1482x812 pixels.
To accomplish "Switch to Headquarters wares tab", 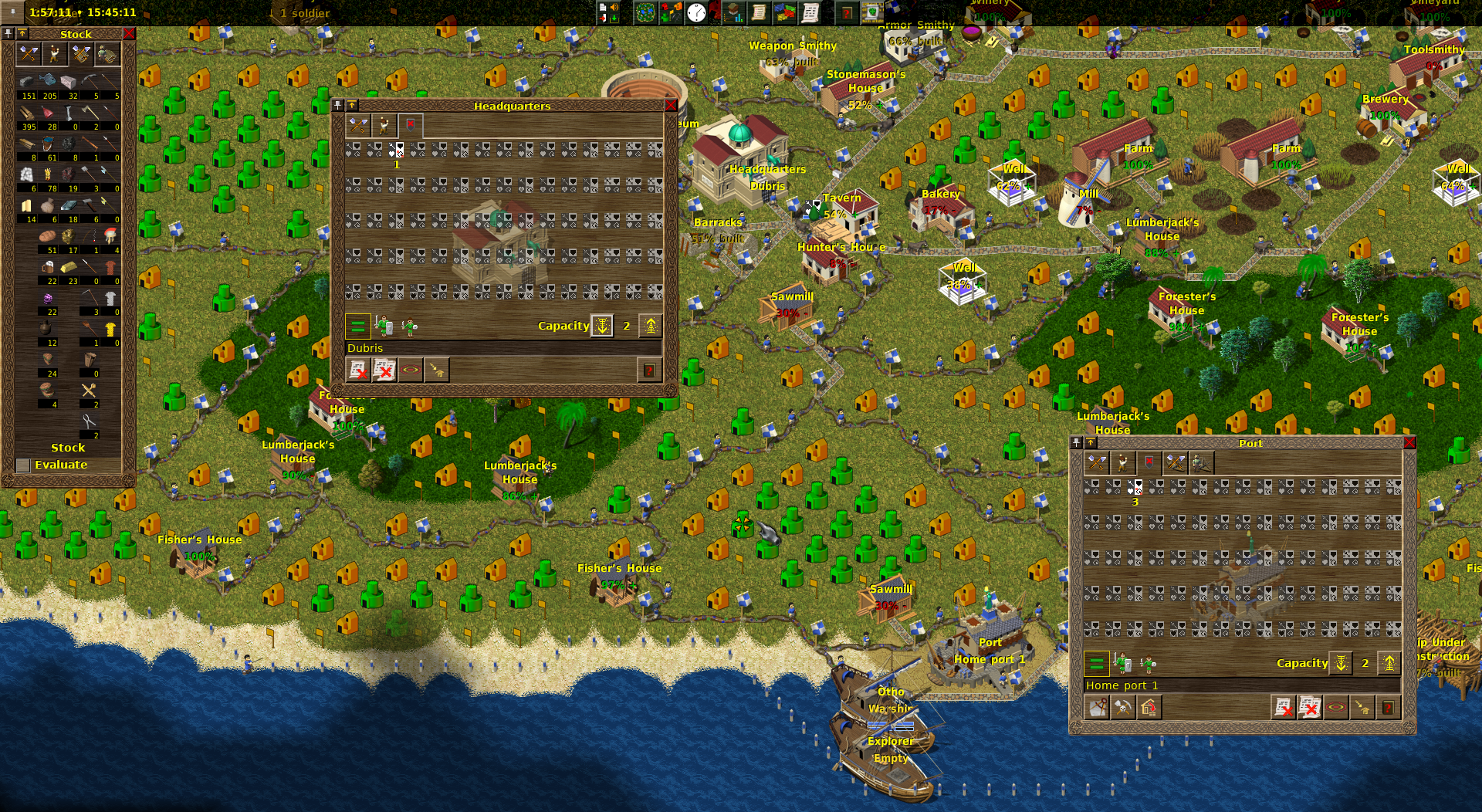I will [x=357, y=125].
